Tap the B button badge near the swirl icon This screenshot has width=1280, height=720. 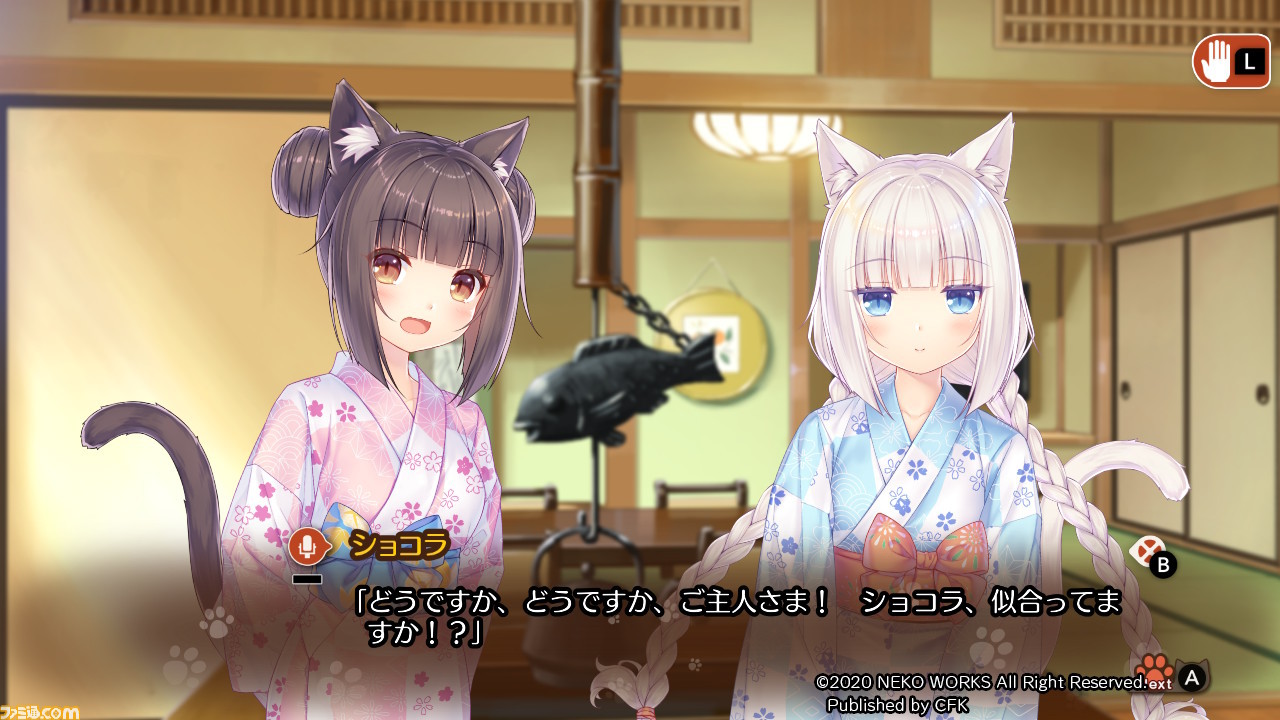click(1162, 563)
